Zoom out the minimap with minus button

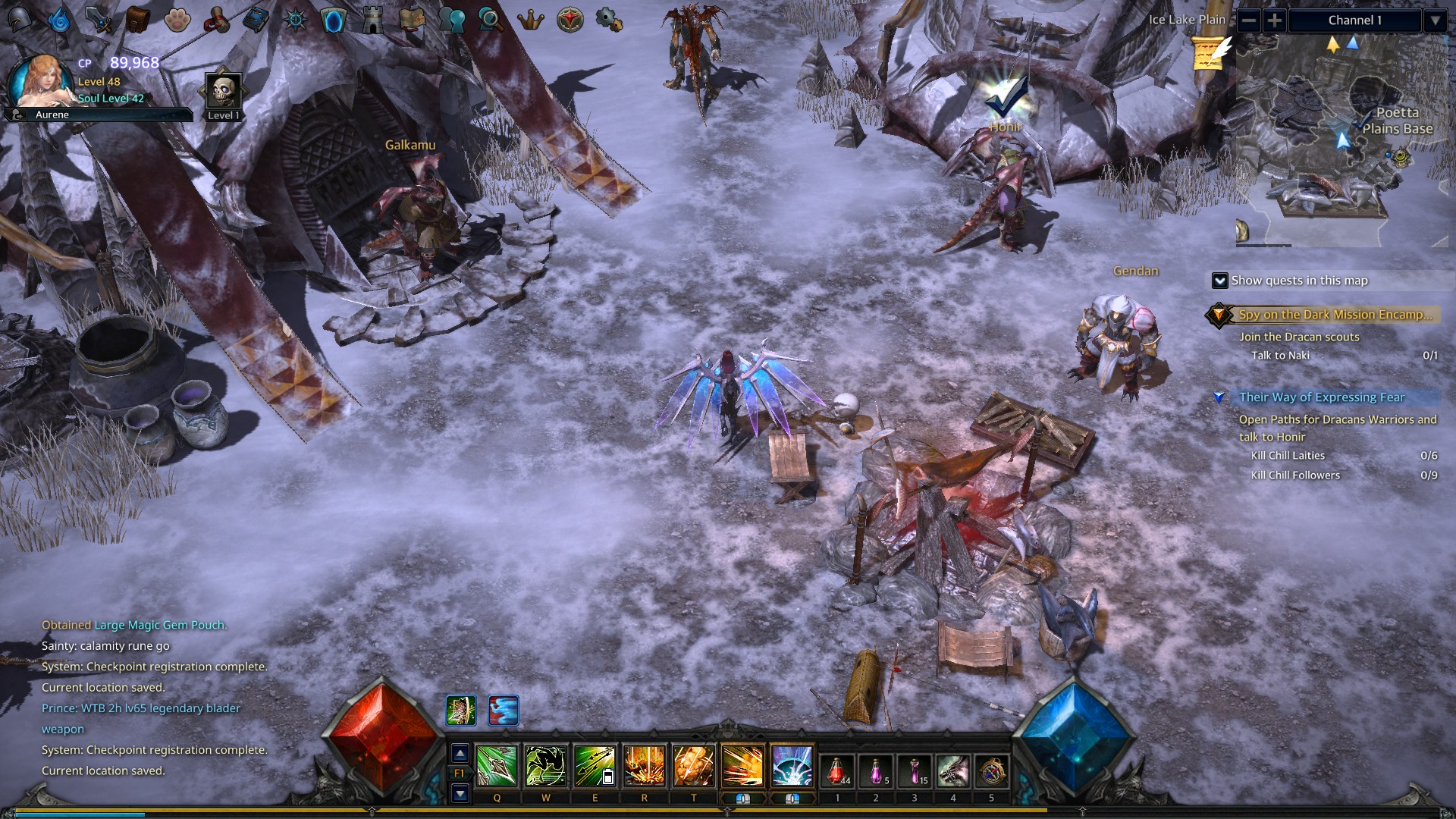click(x=1249, y=20)
